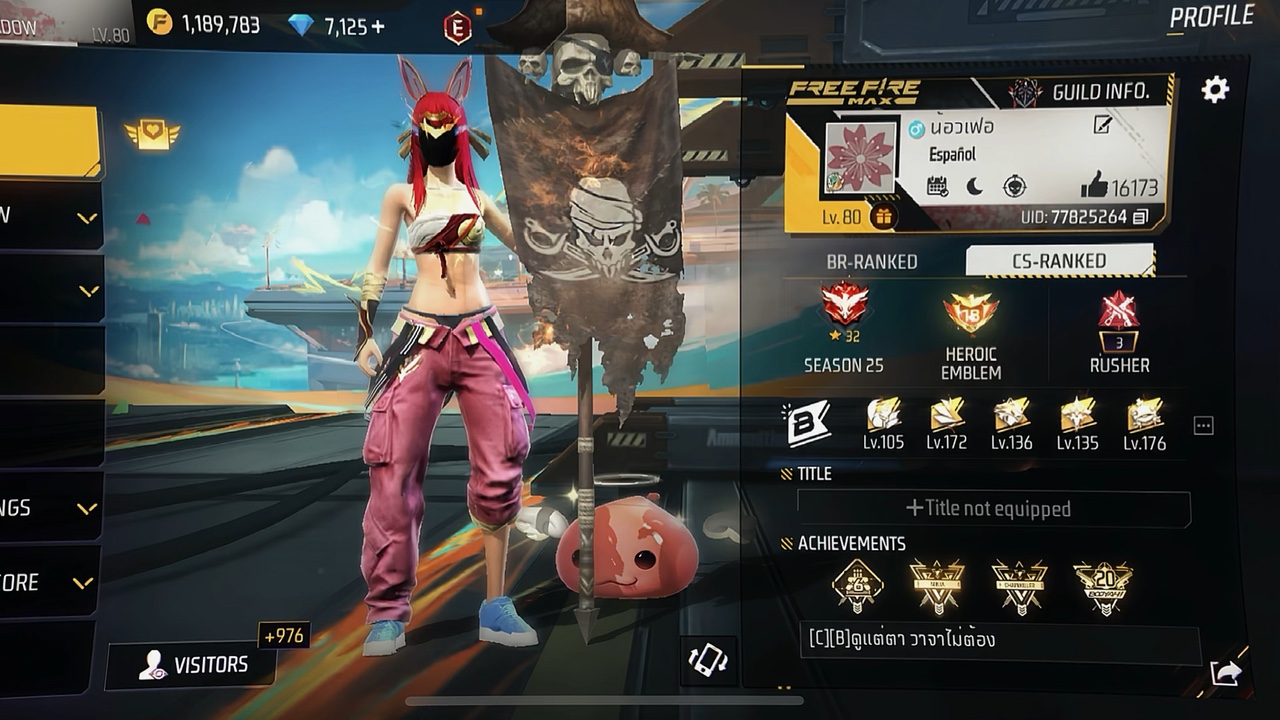Edit the player name with pencil icon
The height and width of the screenshot is (720, 1280).
pos(1102,125)
